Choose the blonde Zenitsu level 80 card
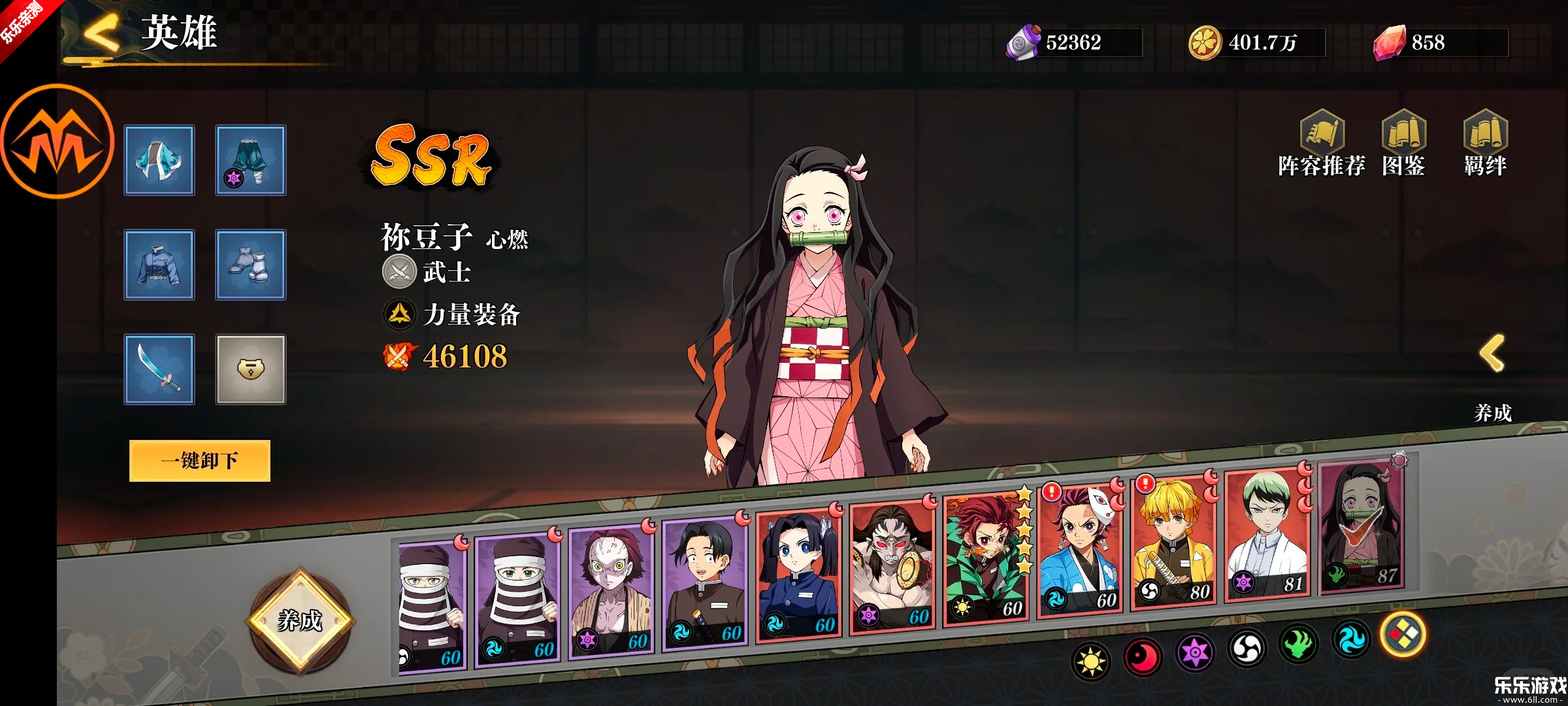Image resolution: width=1568 pixels, height=706 pixels. (x=1173, y=543)
